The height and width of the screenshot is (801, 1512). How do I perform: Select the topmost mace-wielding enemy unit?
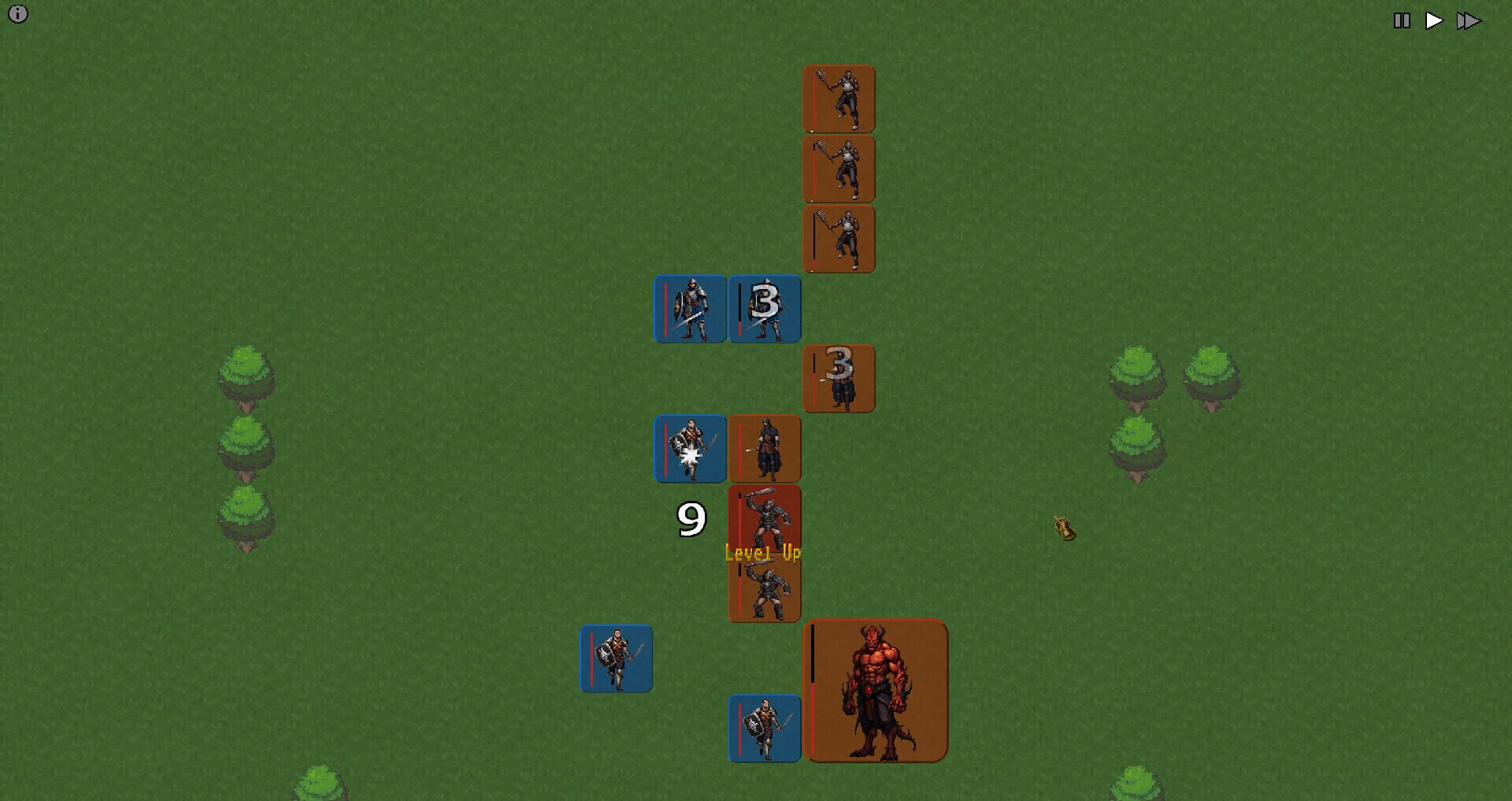coord(837,98)
